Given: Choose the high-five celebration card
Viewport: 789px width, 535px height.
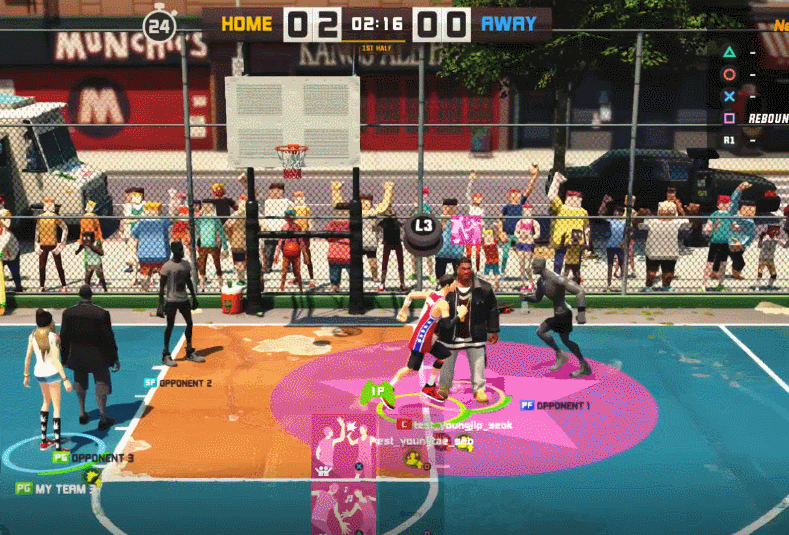Looking at the screenshot, I should (x=342, y=445).
